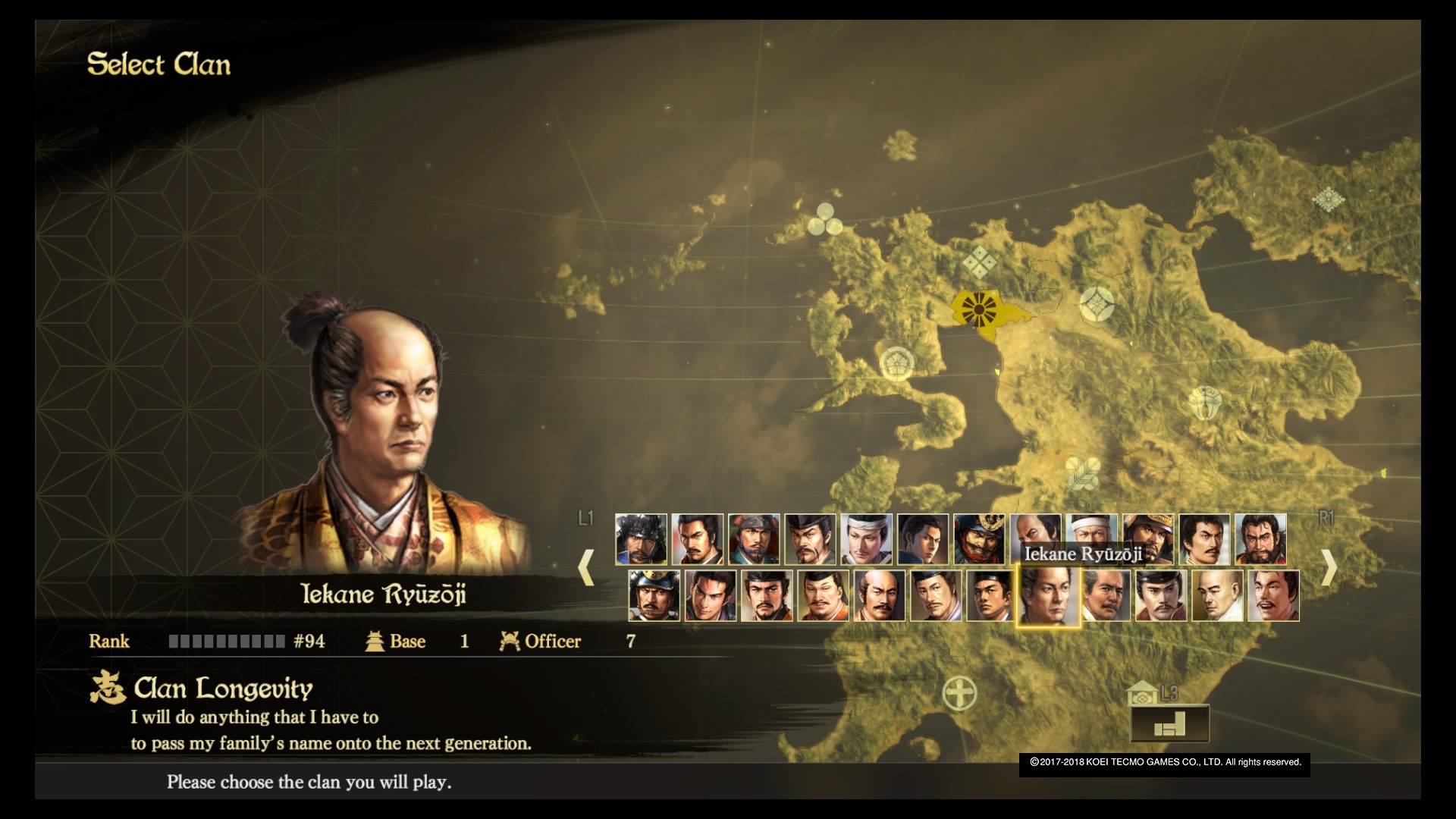Select the highlighted Iekane Ryūzōji portrait
The height and width of the screenshot is (819, 1456).
pos(1047,596)
